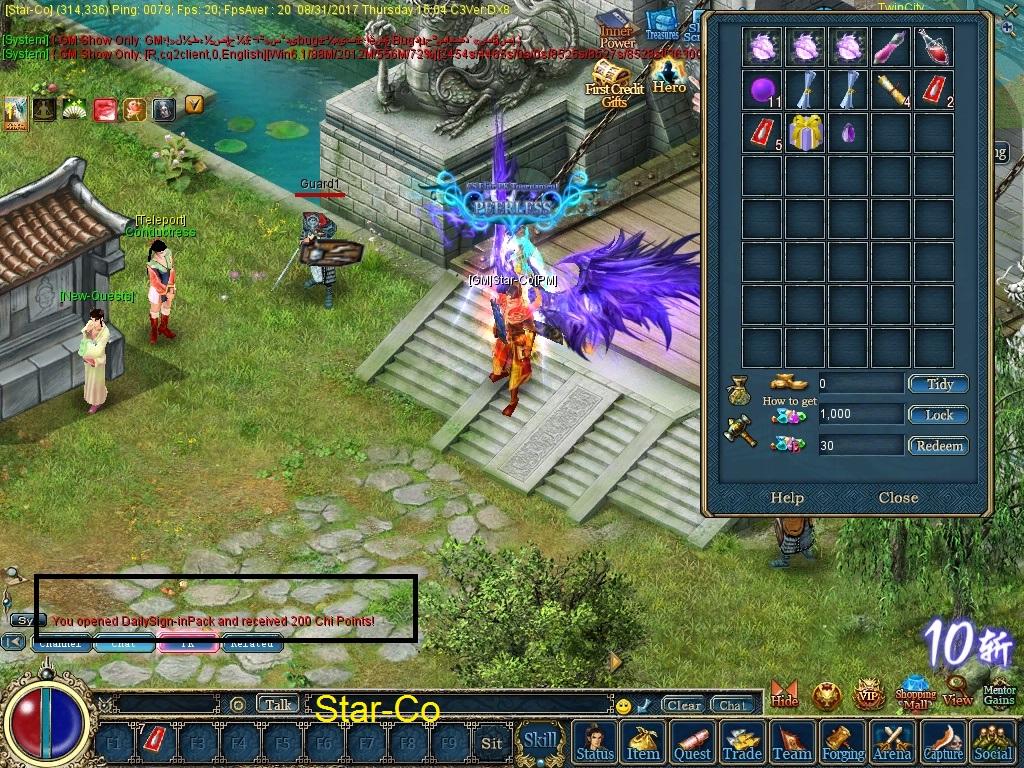The image size is (1024, 768).
Task: Lock the inventory with the Lock button
Action: (938, 415)
